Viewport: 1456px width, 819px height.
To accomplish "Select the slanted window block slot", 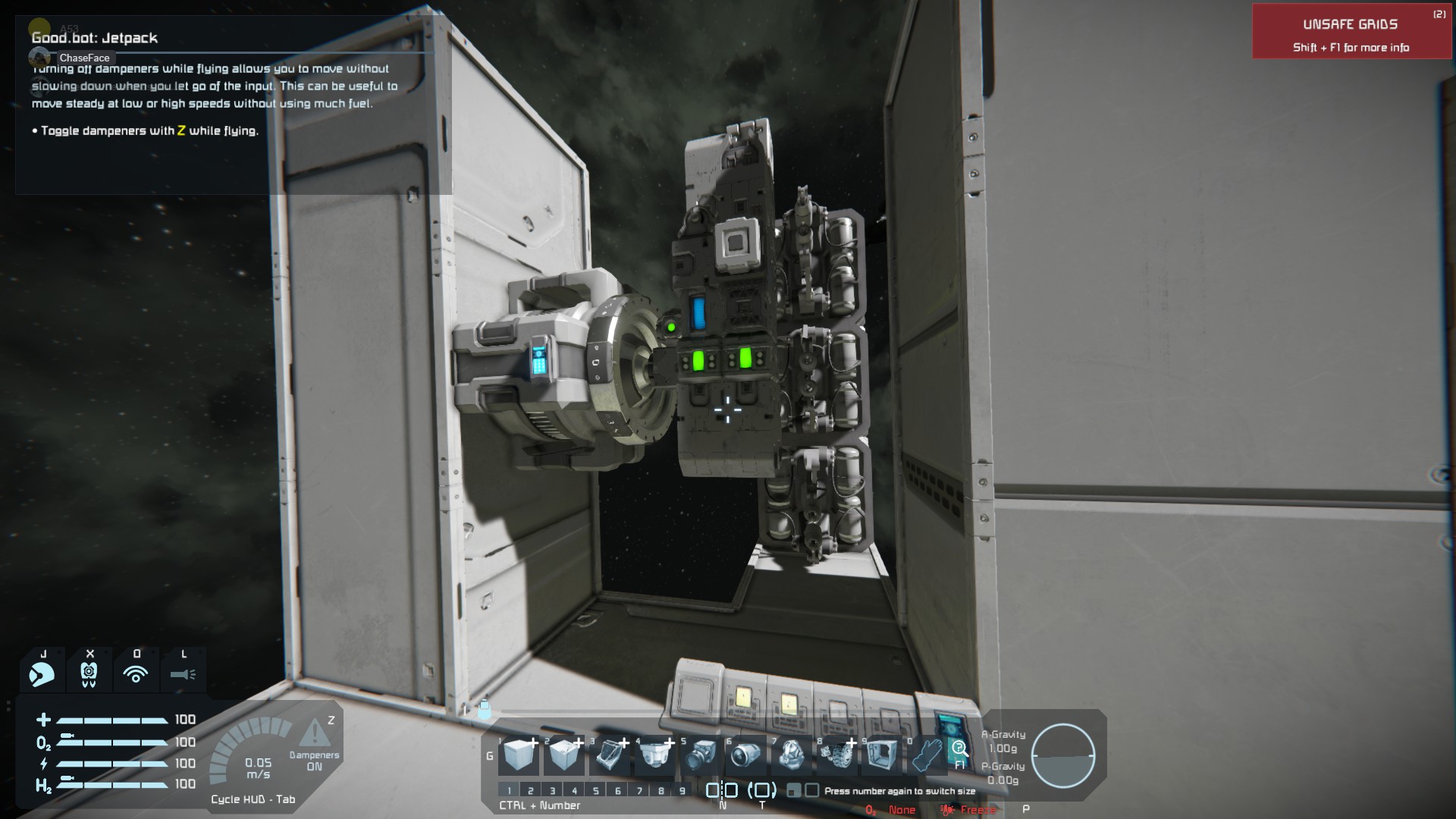I will point(610,755).
